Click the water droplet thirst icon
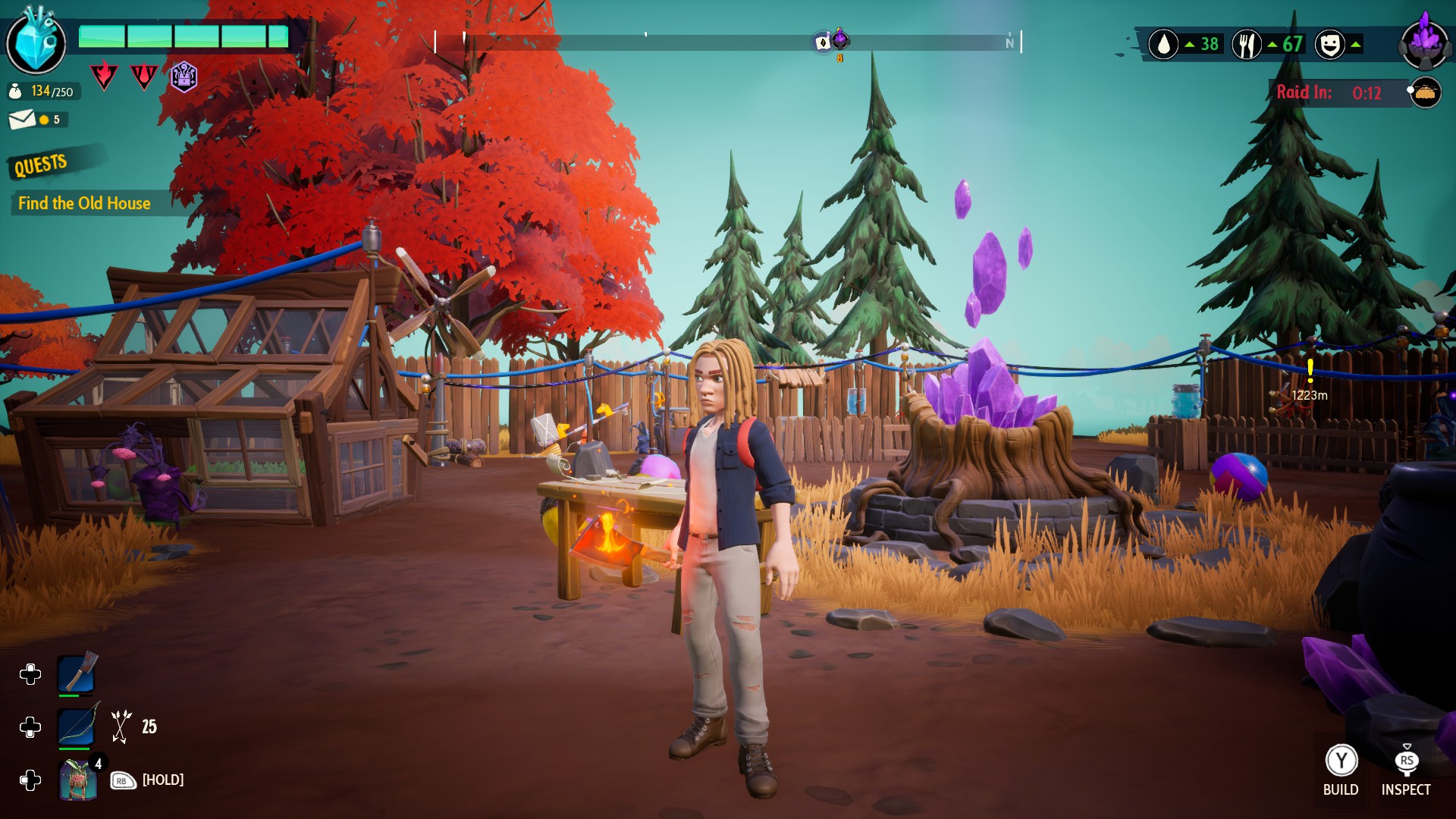Viewport: 1456px width, 819px height. (1163, 45)
